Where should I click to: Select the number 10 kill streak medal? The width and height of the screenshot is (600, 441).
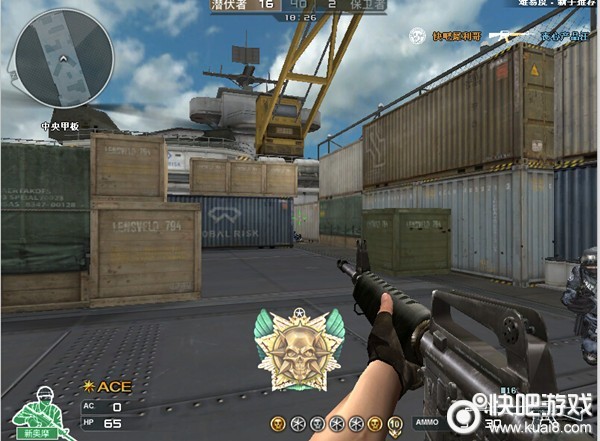(394, 425)
